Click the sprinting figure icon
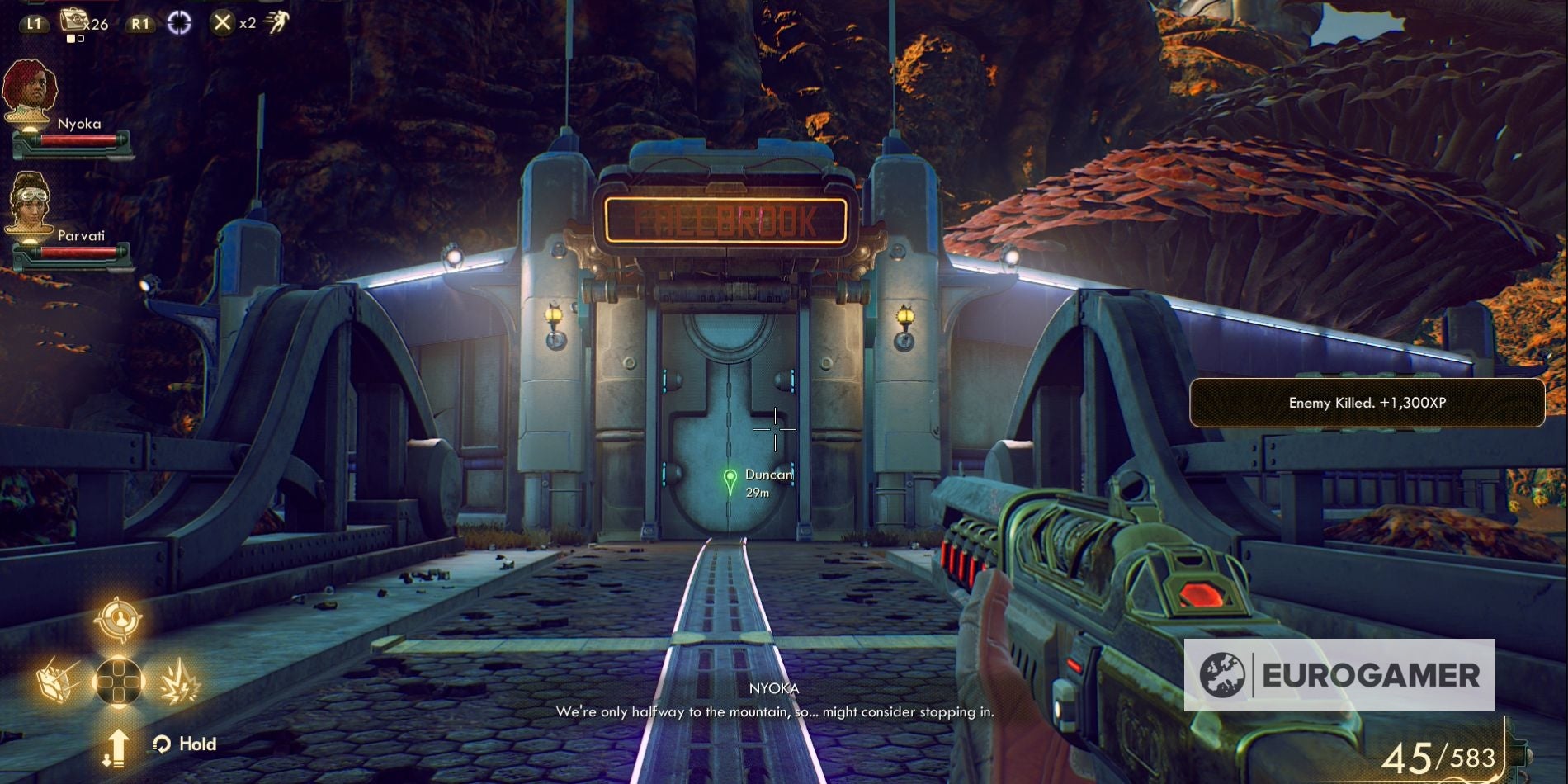The width and height of the screenshot is (1568, 784). [x=278, y=21]
